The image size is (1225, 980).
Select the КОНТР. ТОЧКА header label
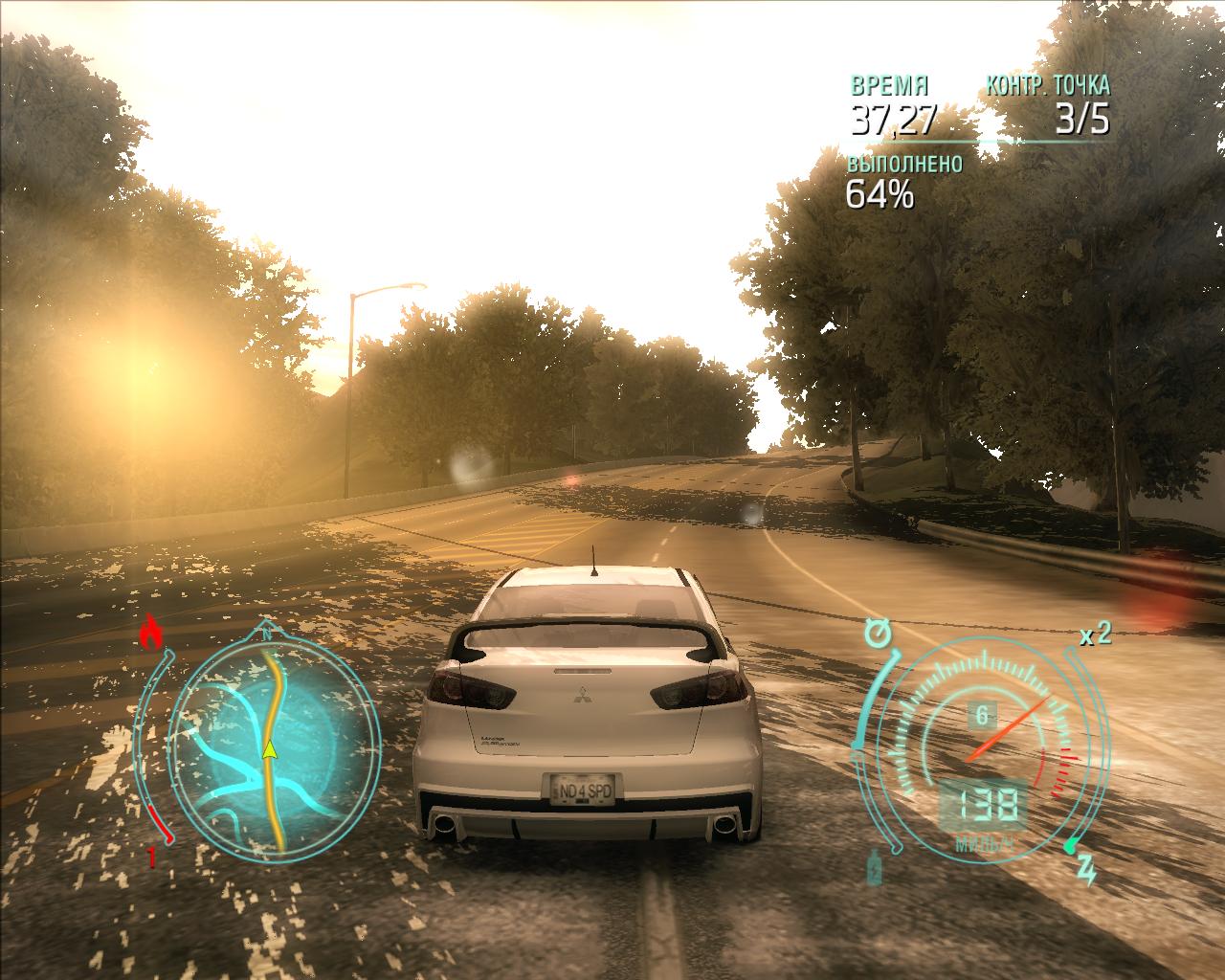pyautogui.click(x=1048, y=84)
